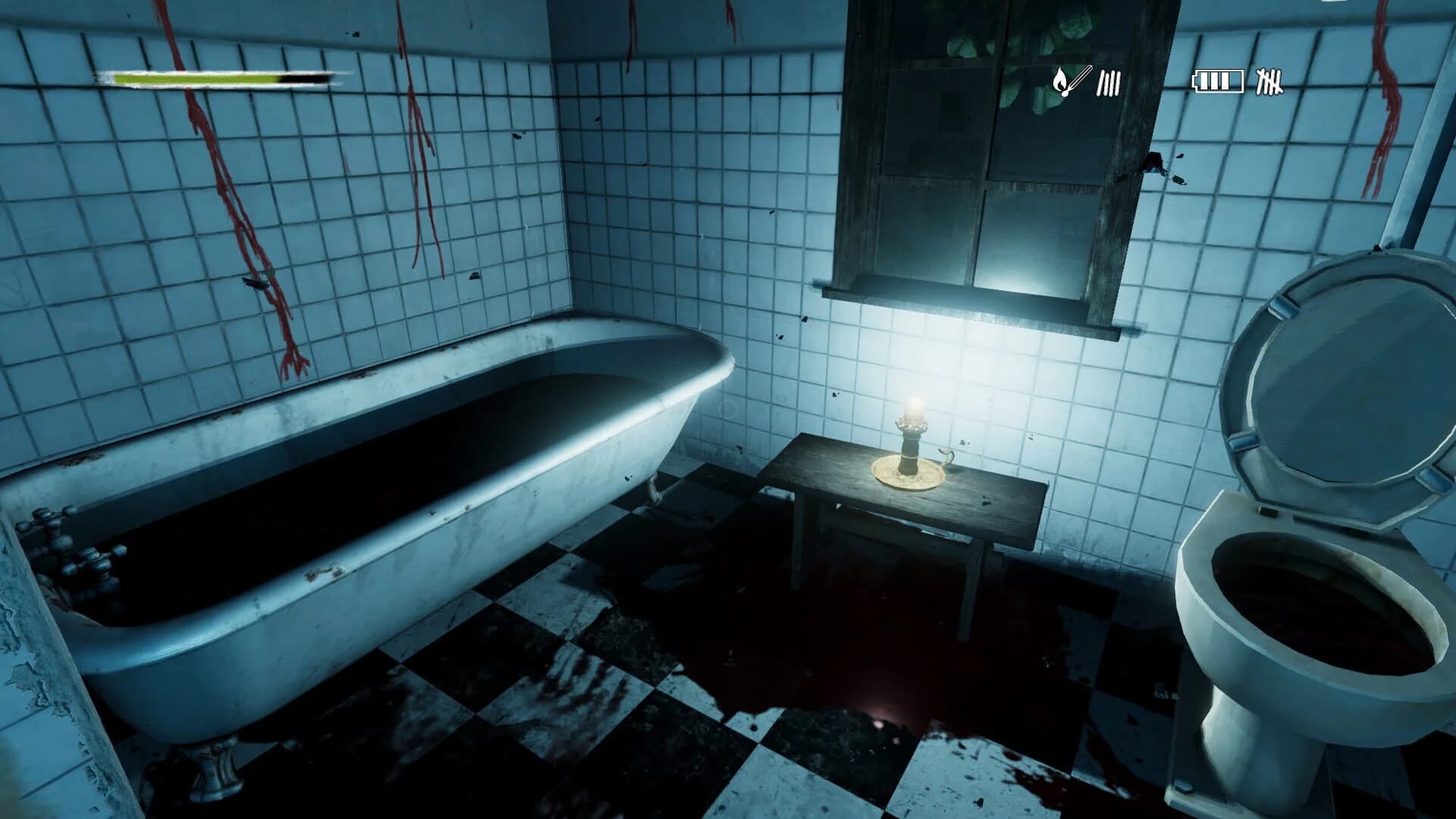Click the tally marks beside the battery icon
Image resolution: width=1456 pixels, height=819 pixels.
pyautogui.click(x=1271, y=82)
